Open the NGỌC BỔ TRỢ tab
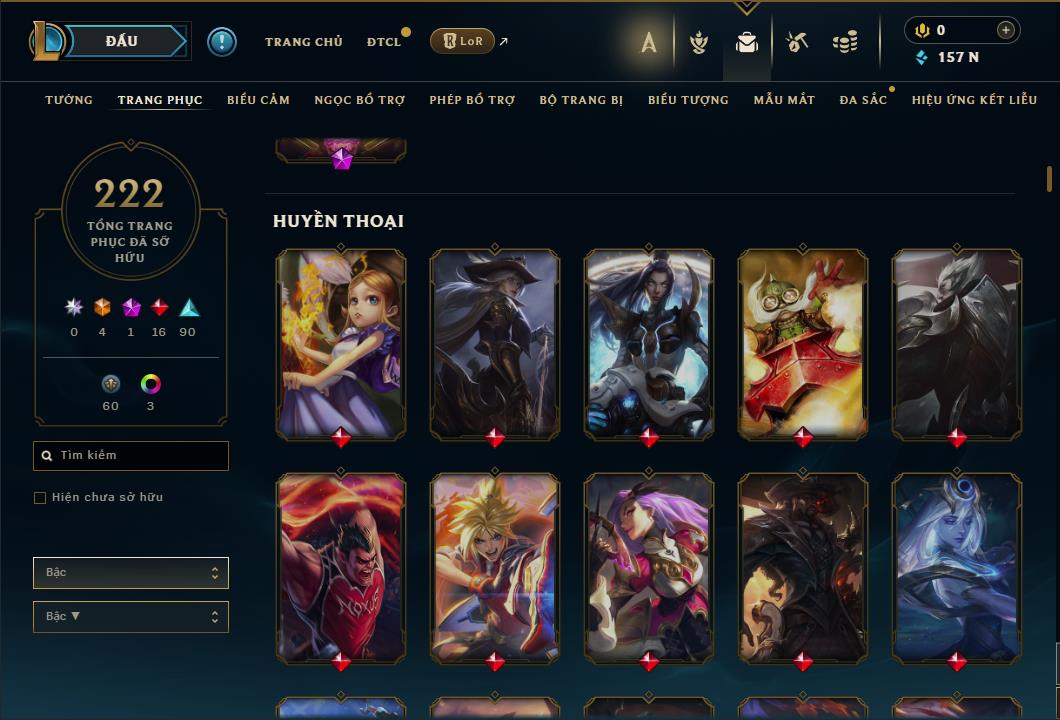This screenshot has height=720, width=1060. point(360,100)
